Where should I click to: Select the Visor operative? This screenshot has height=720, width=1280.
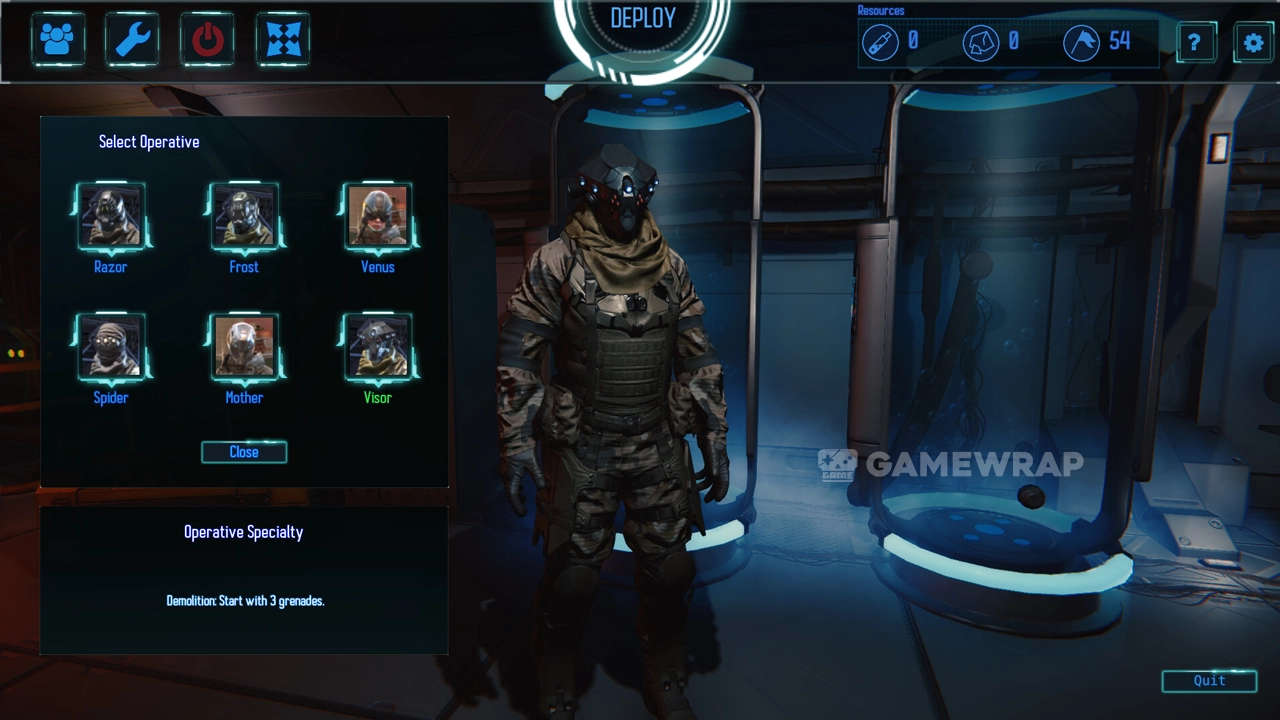point(378,347)
